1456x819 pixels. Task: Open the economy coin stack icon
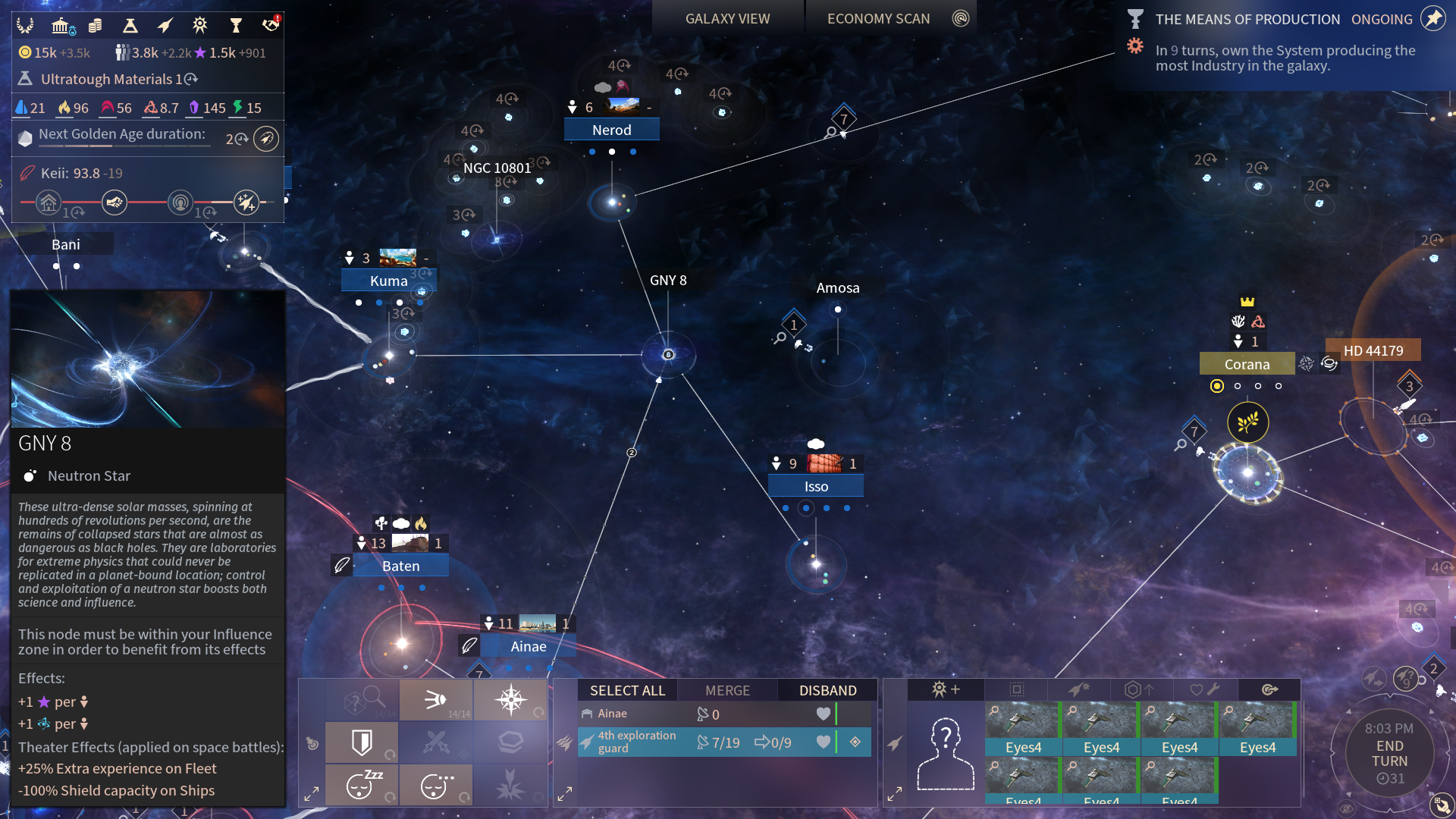pyautogui.click(x=95, y=26)
